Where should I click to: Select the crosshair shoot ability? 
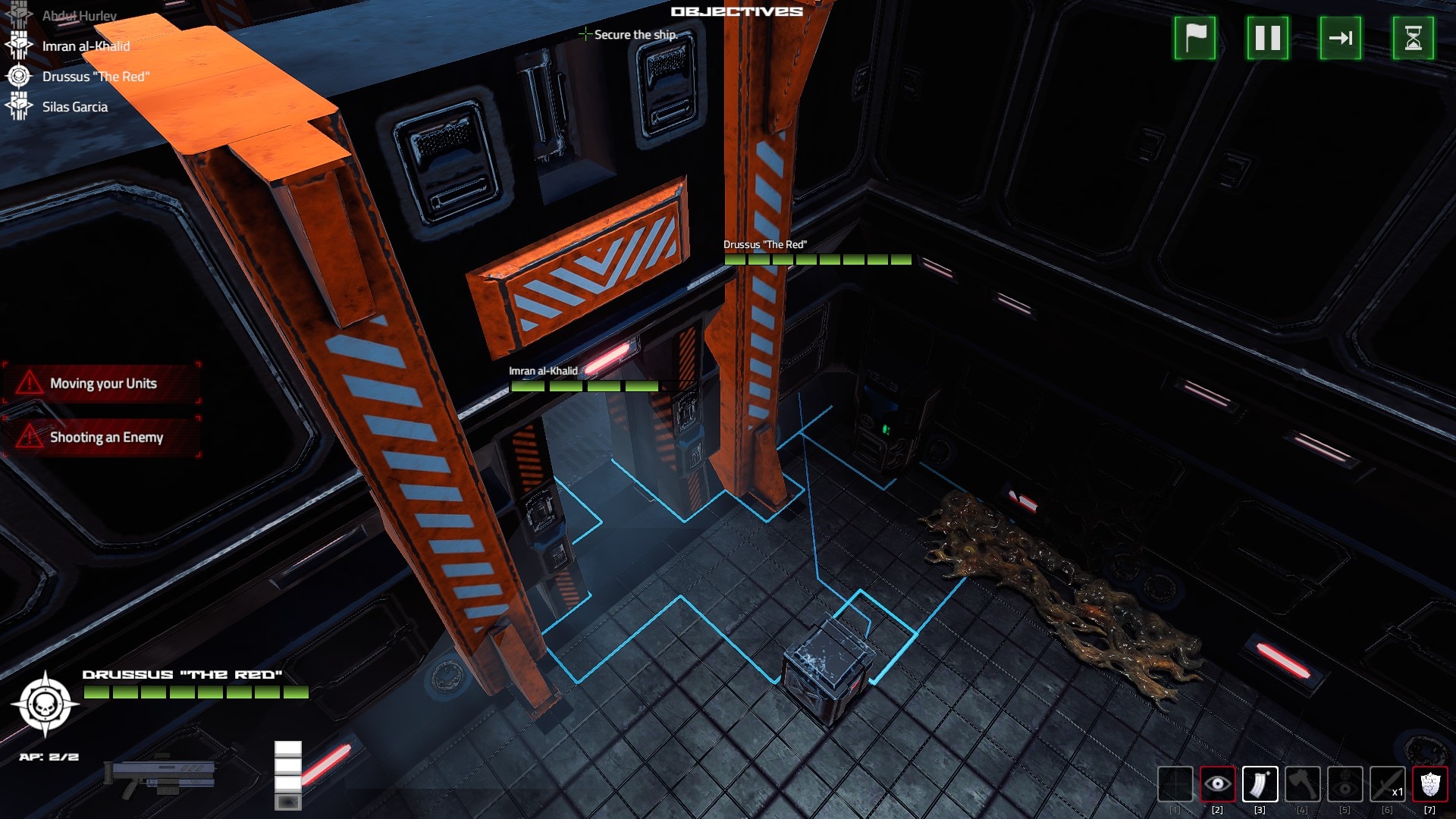coord(1175,784)
